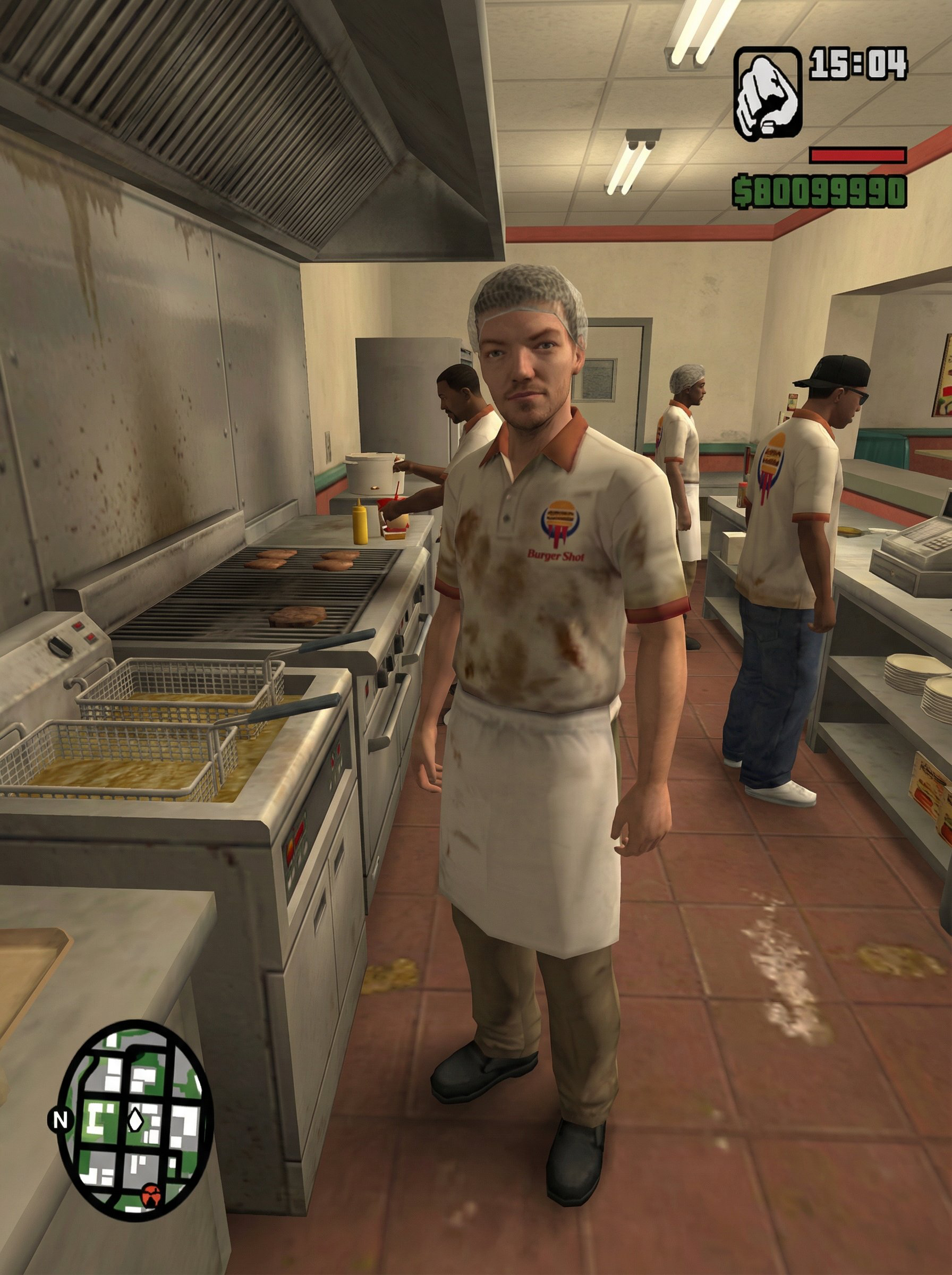
Task: Click the fist weapon icon
Action: point(767,94)
